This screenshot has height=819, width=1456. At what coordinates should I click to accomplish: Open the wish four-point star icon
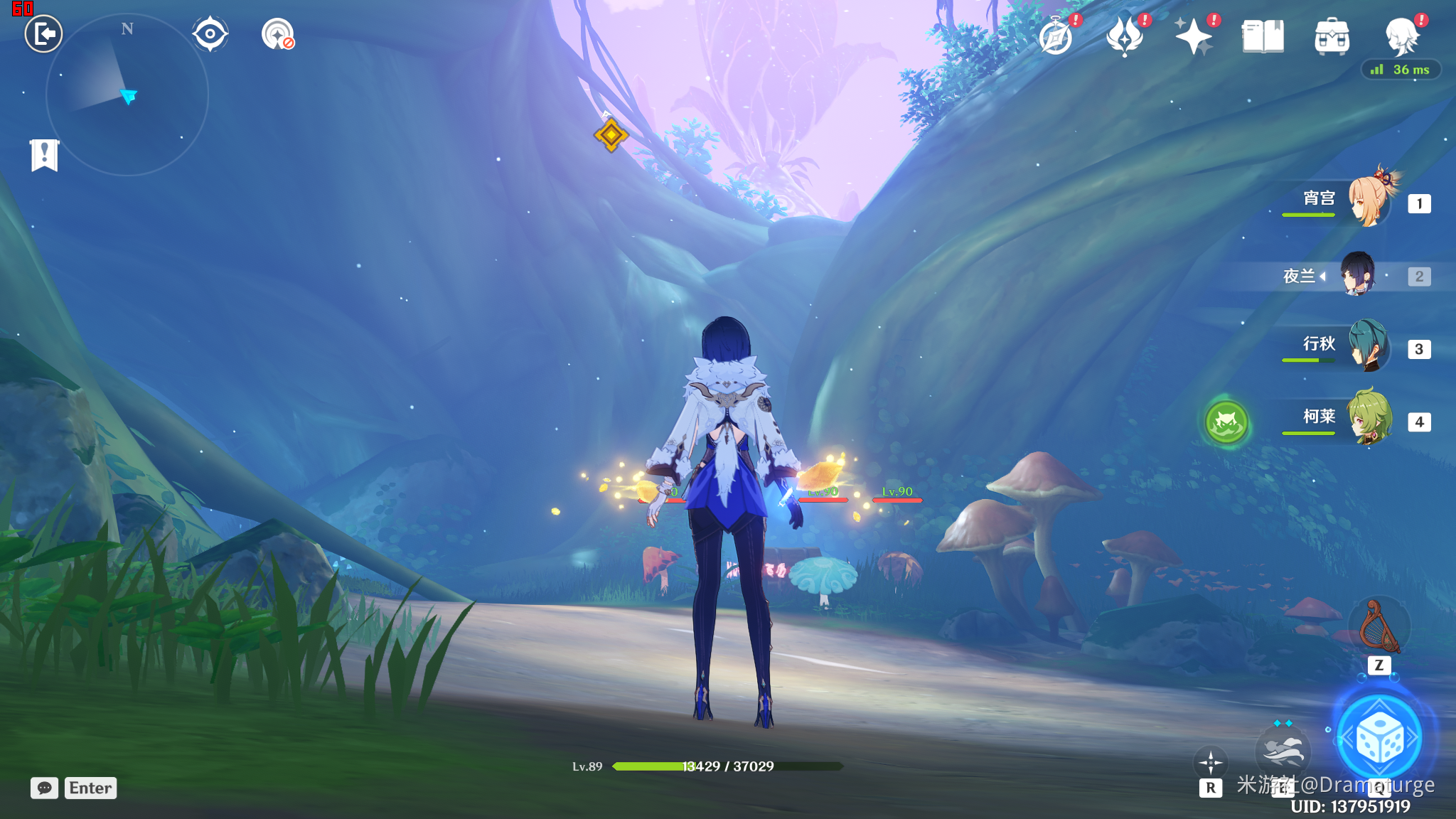point(1194,37)
